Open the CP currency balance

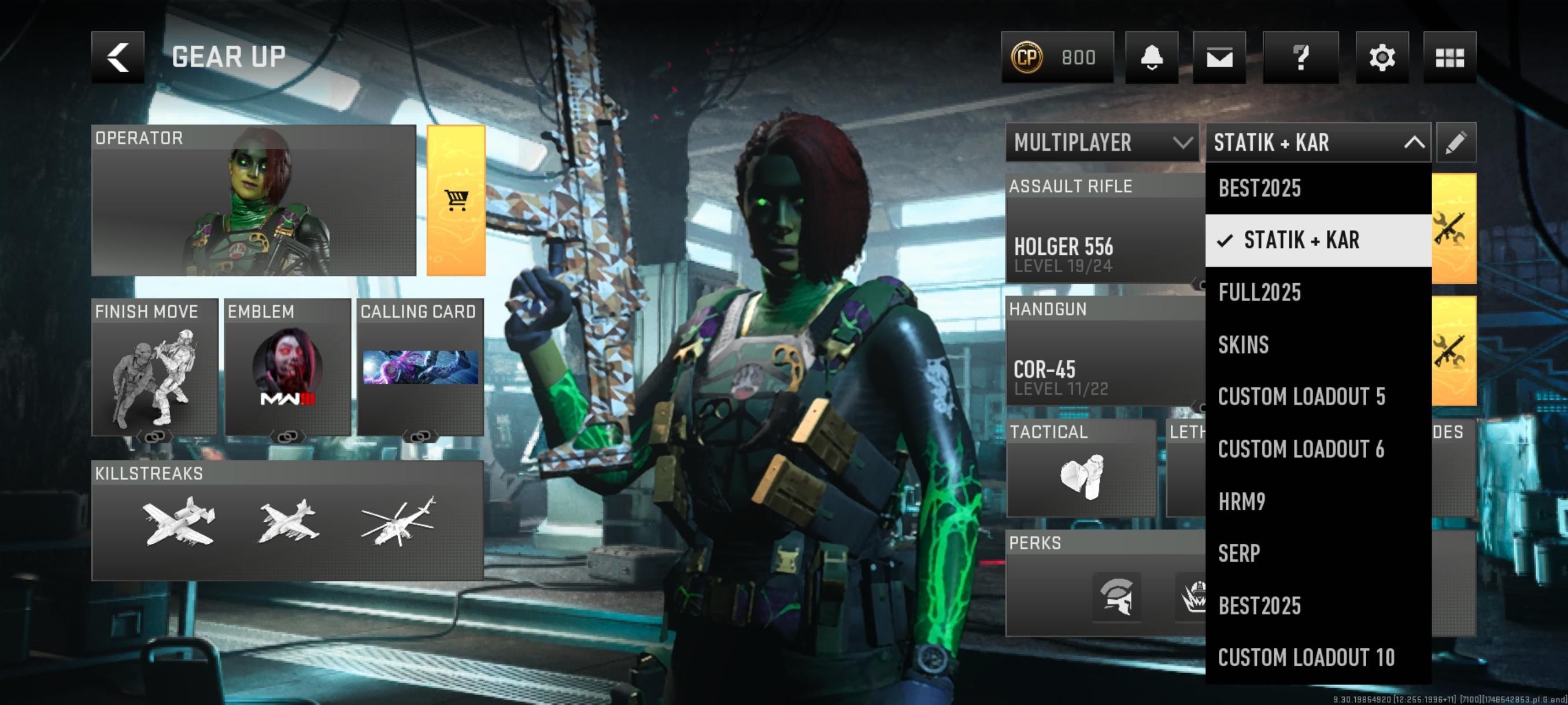[1057, 57]
